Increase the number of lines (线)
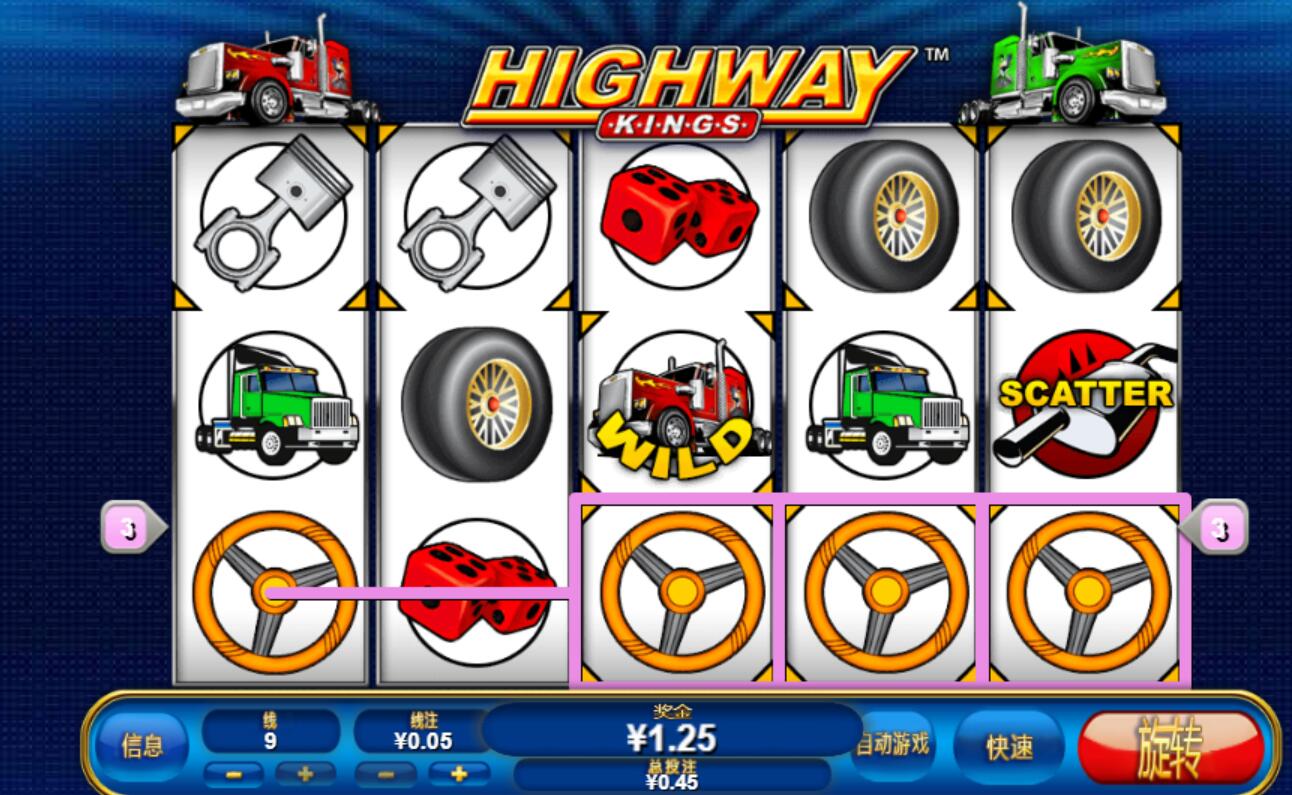Screen dimensions: 1292x795 [x=305, y=774]
